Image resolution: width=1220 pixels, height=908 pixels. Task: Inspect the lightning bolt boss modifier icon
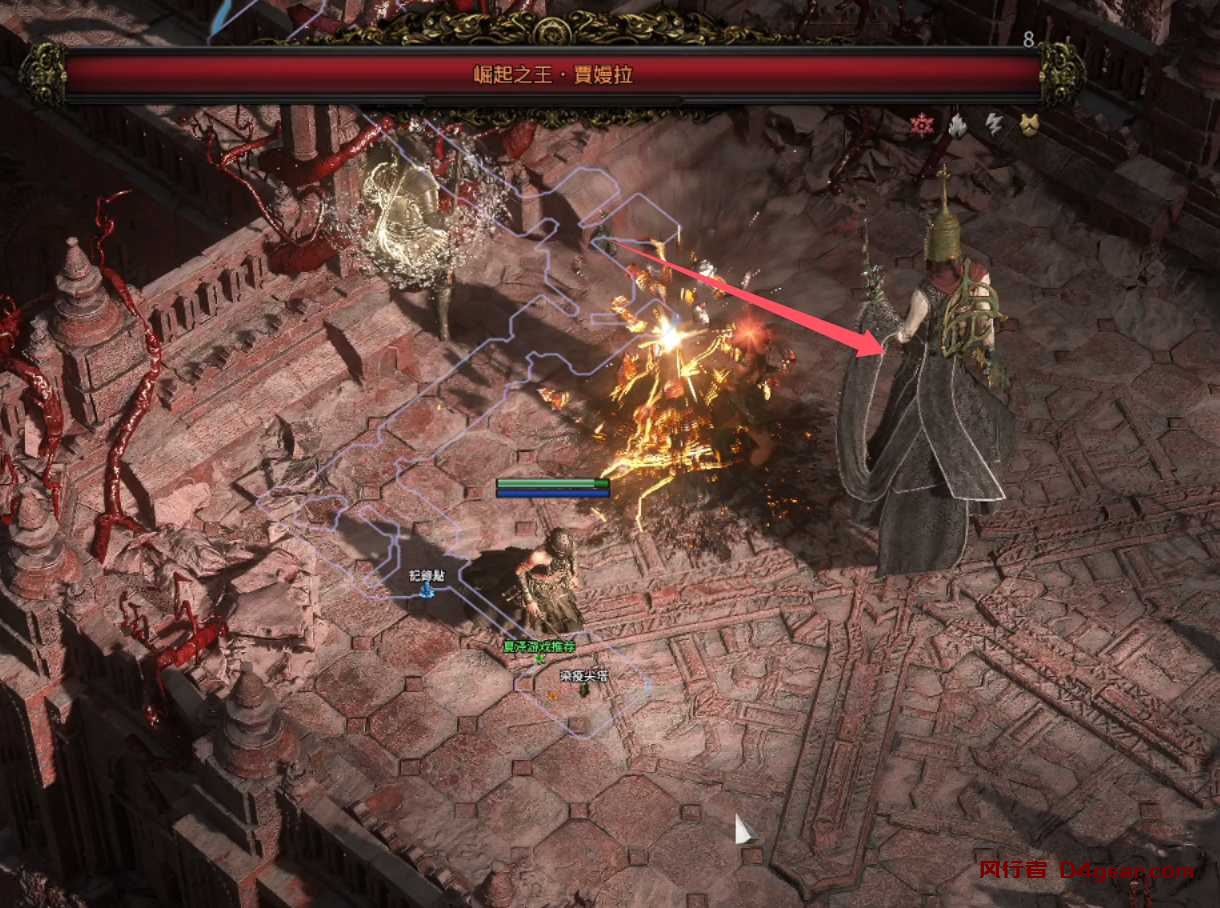(993, 125)
